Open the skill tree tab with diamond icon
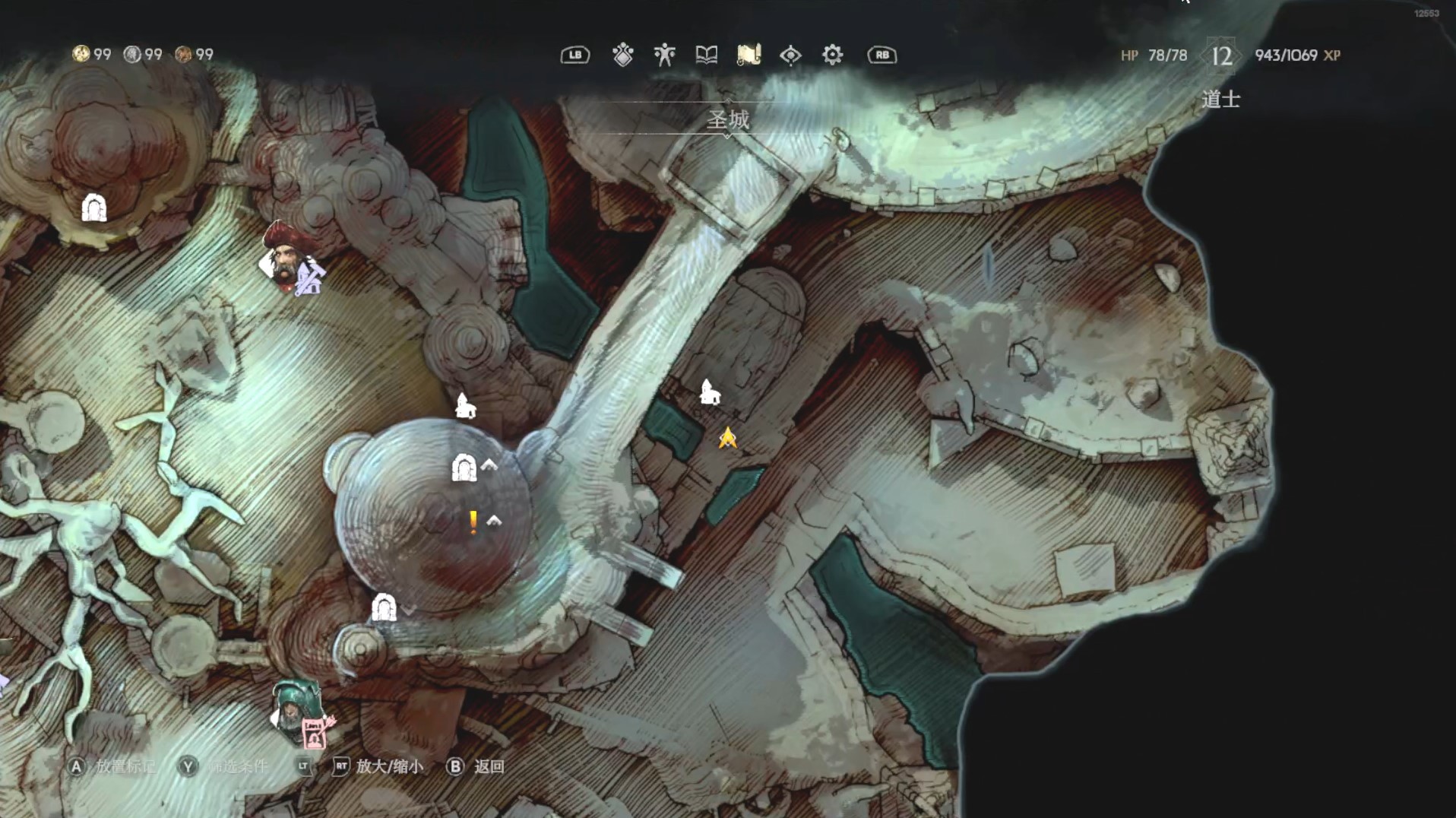This screenshot has width=1456, height=818. (x=622, y=55)
